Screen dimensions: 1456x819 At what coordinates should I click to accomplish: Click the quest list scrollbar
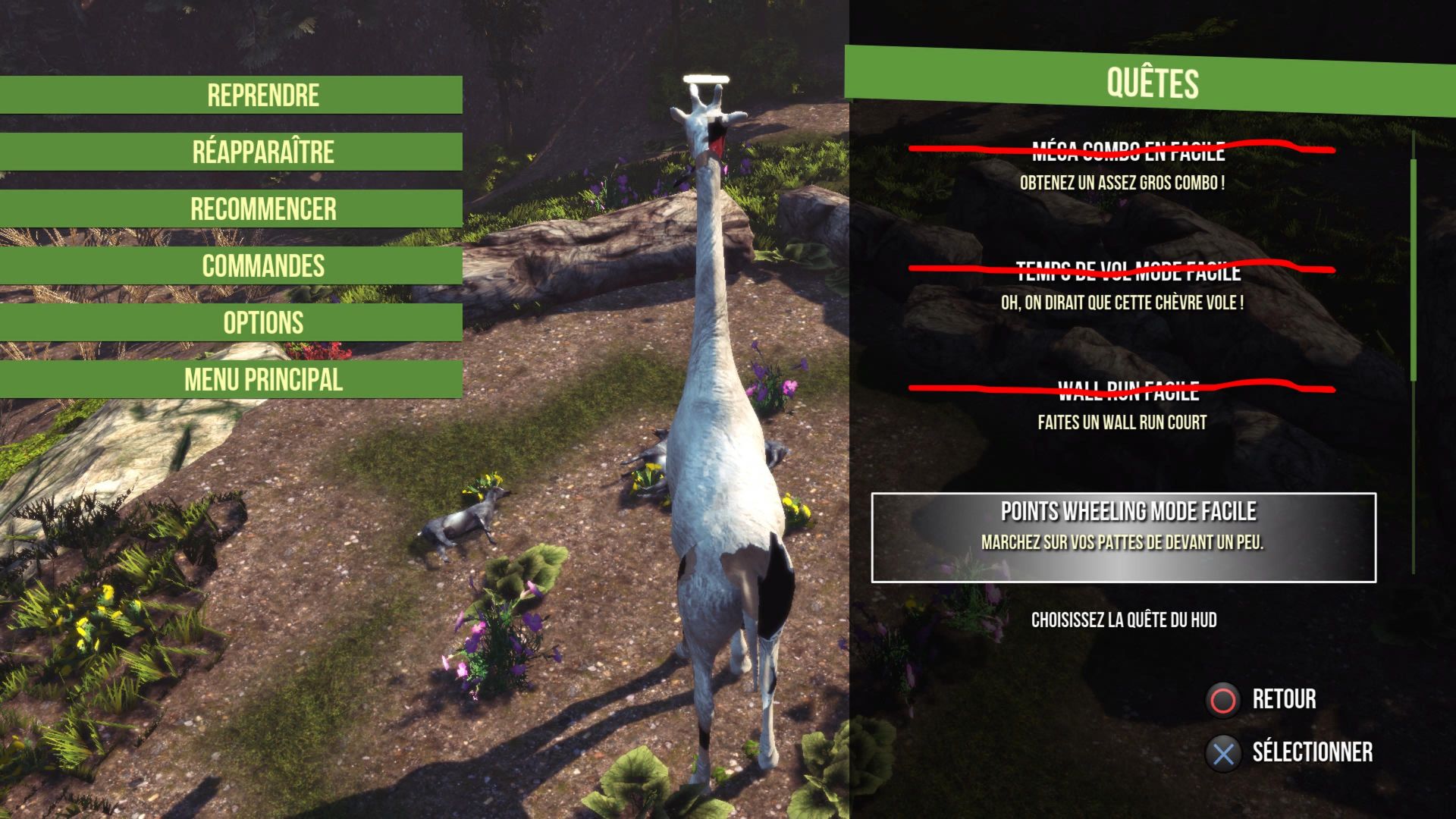1414,269
